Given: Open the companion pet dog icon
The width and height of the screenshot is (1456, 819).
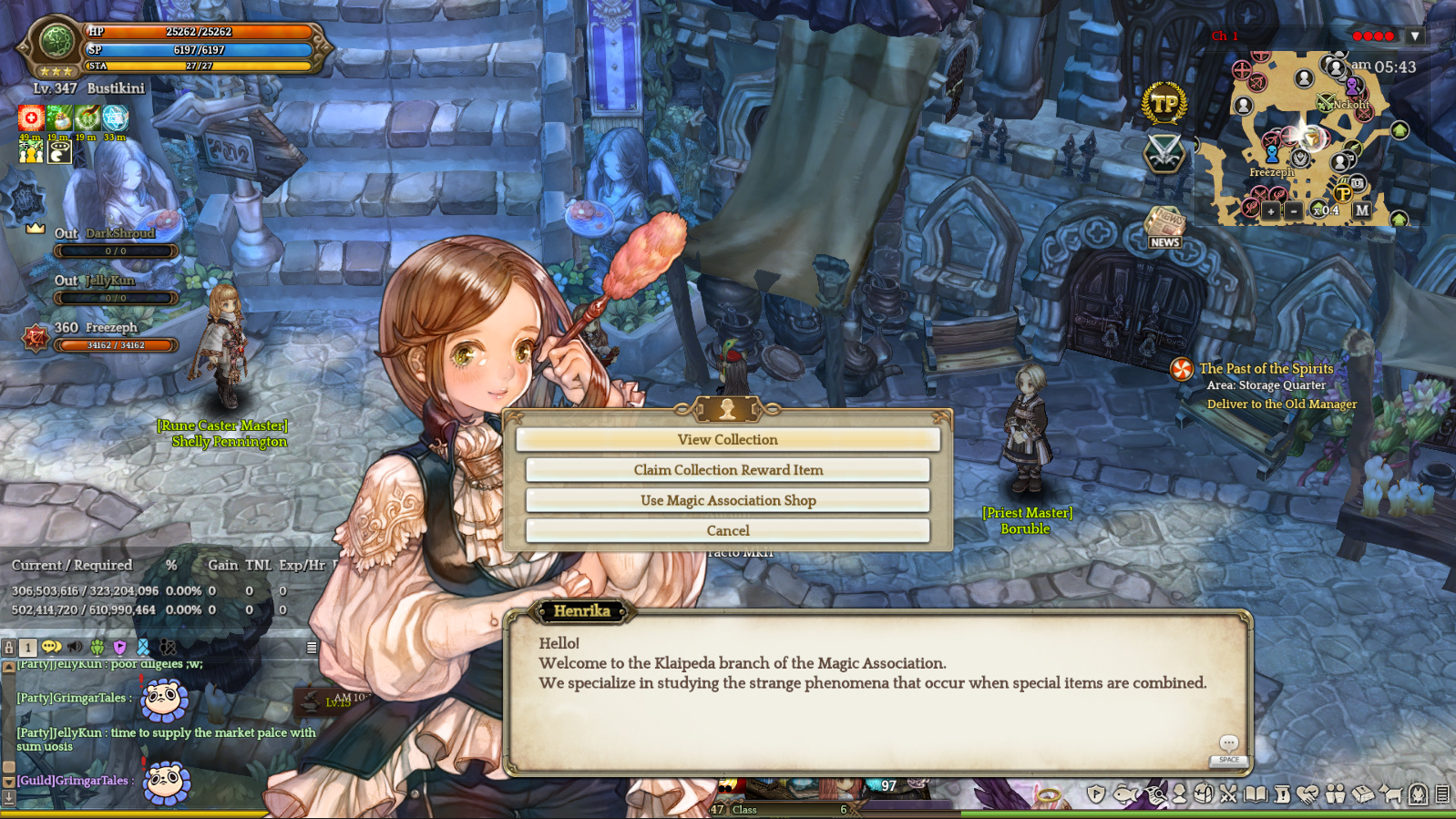Looking at the screenshot, I should tap(1390, 794).
